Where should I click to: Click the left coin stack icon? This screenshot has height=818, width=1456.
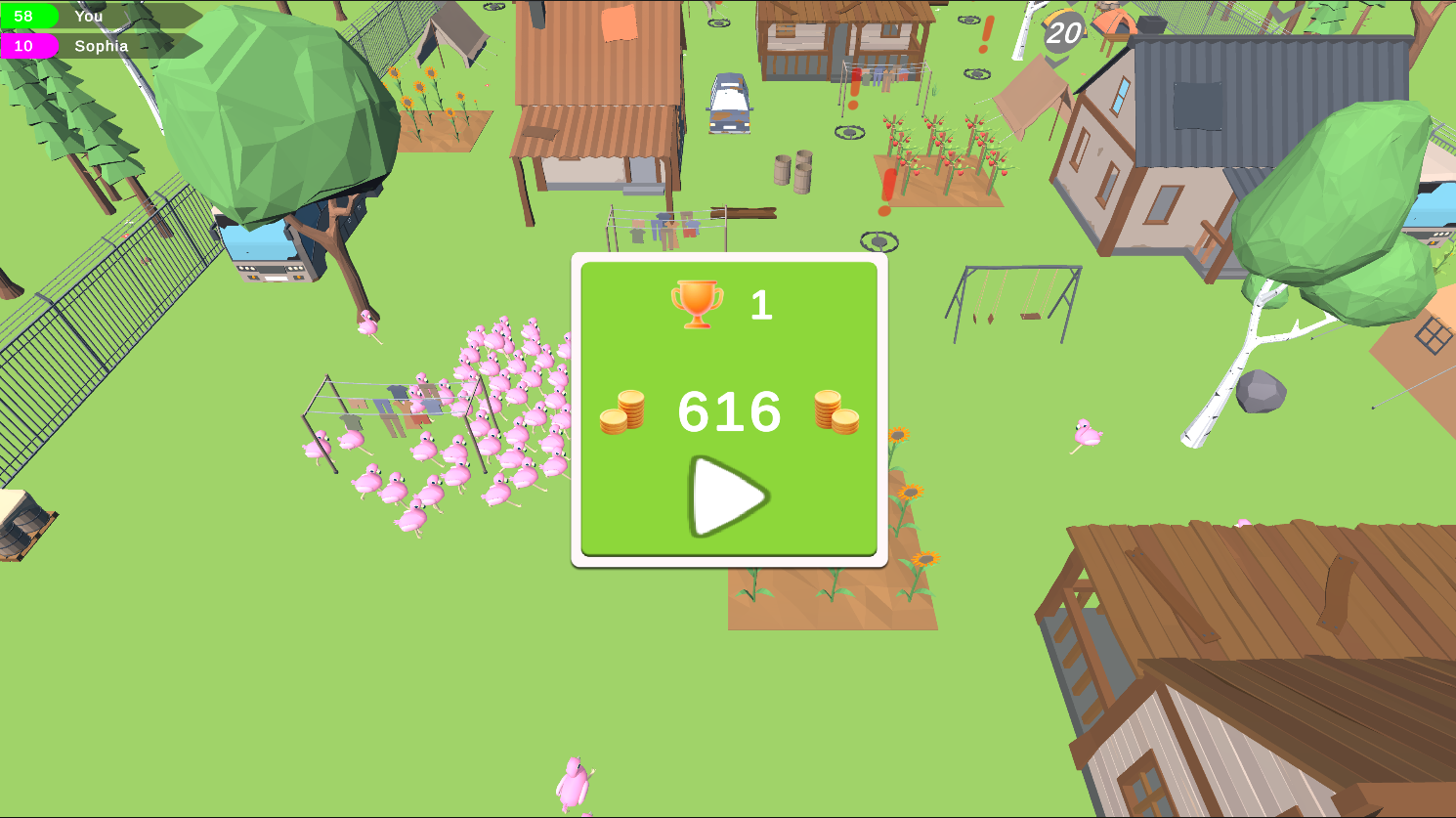pos(623,412)
